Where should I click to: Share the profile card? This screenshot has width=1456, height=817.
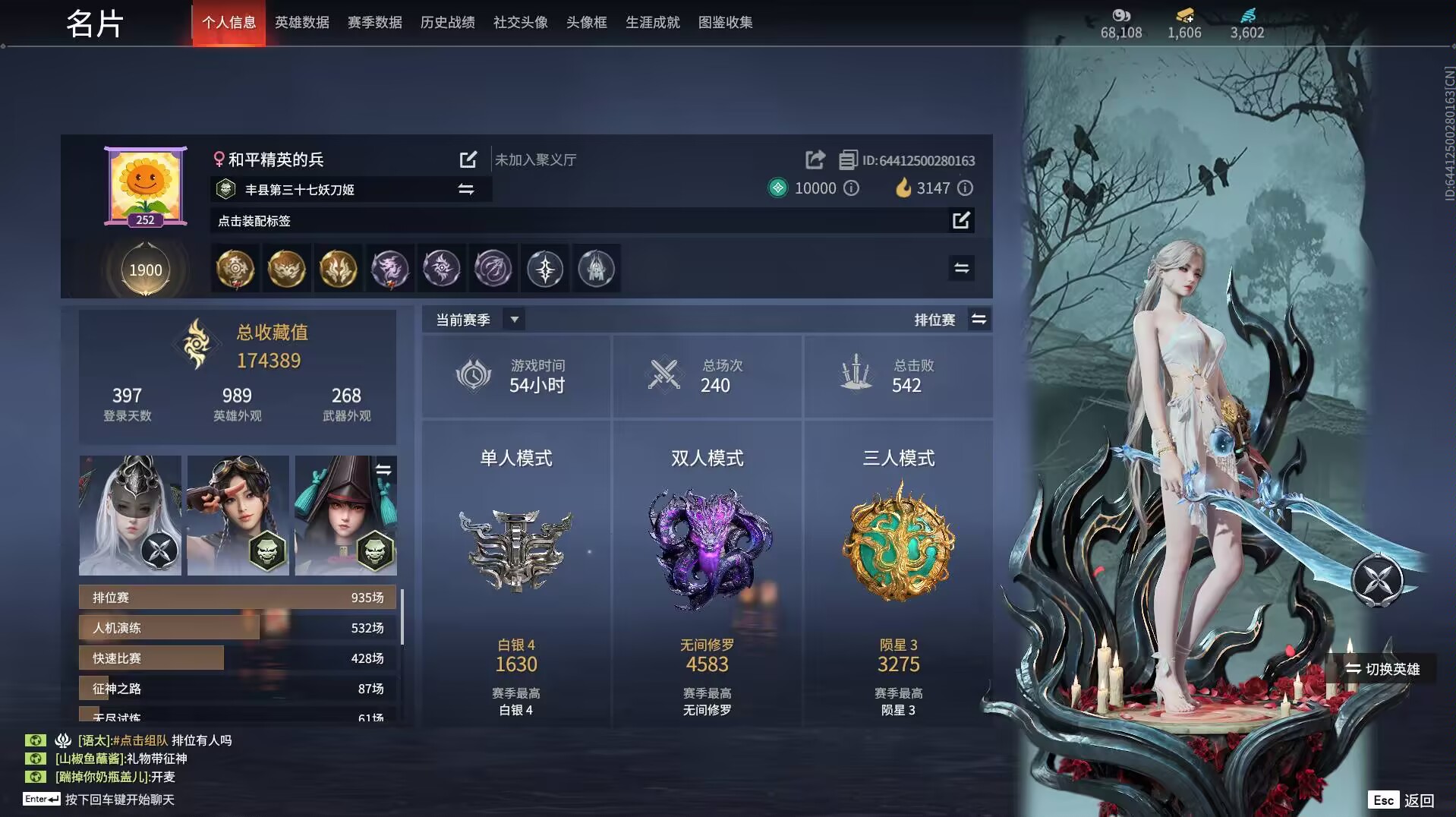click(x=815, y=159)
